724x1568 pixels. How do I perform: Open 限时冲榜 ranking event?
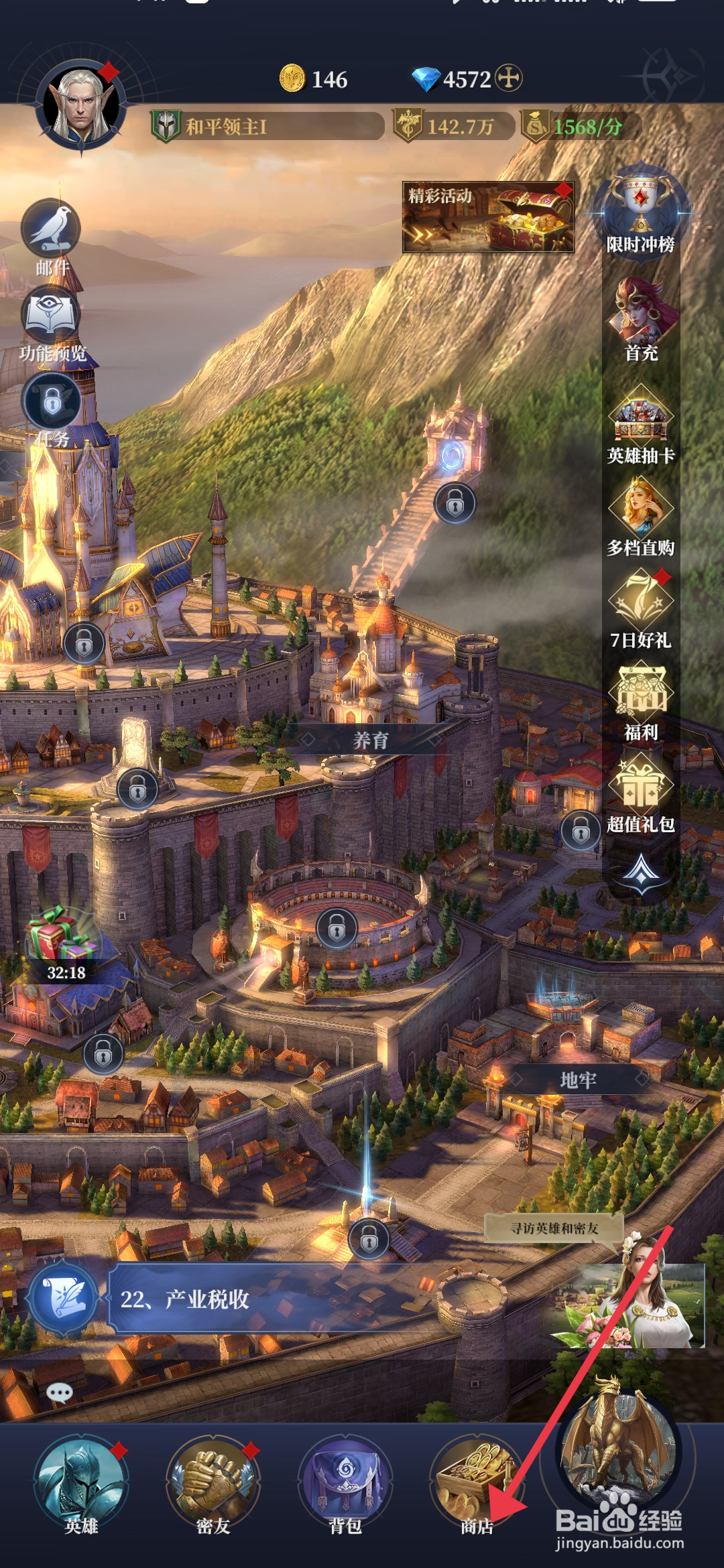pyautogui.click(x=640, y=211)
